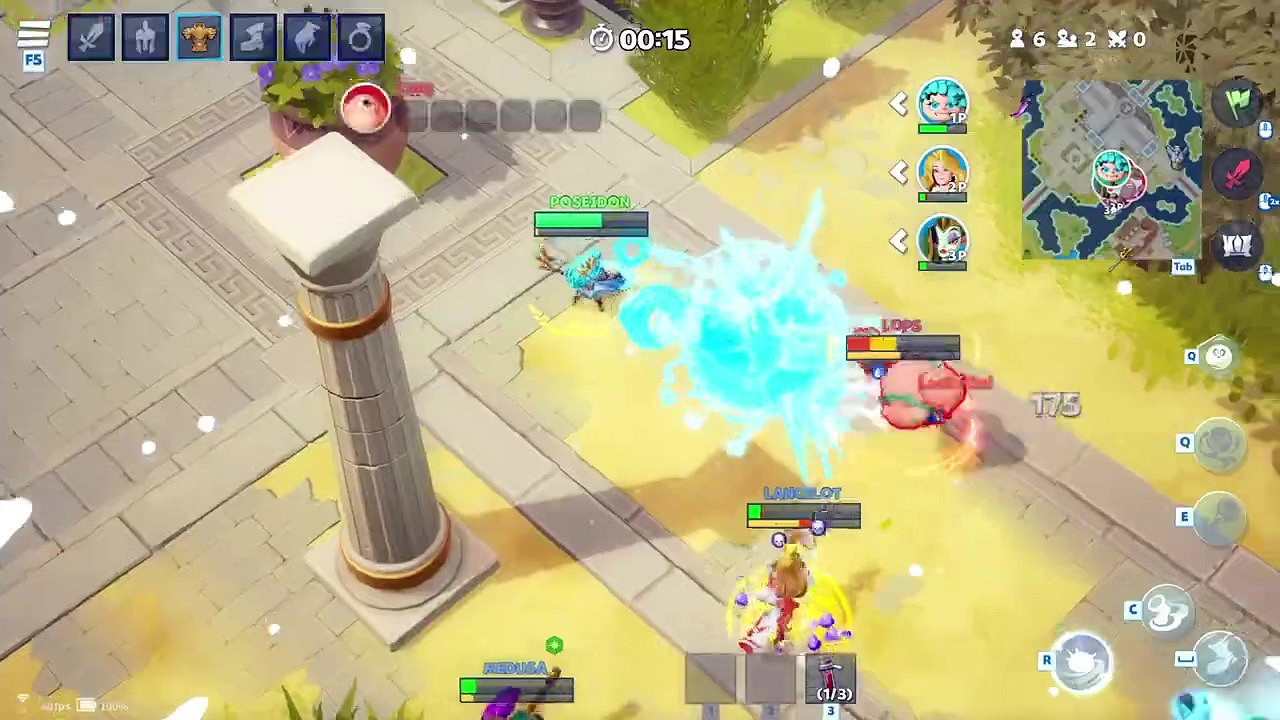Expand the chevron beside the 3P portrait
The height and width of the screenshot is (720, 1280).
(x=897, y=240)
